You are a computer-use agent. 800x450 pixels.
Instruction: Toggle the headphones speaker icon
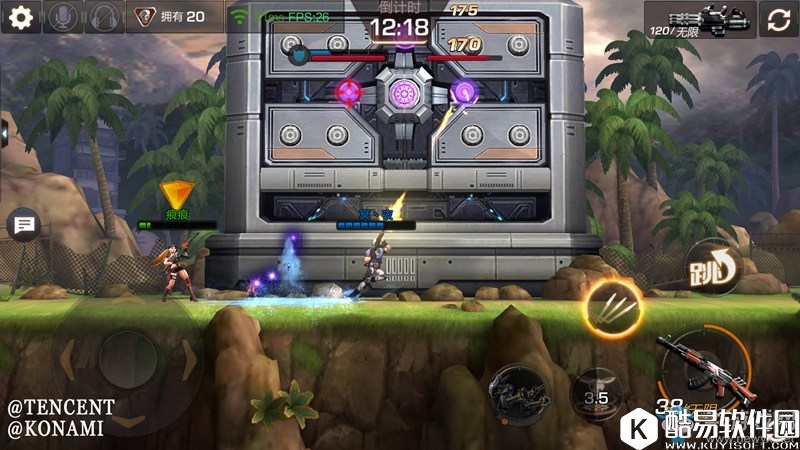105,17
